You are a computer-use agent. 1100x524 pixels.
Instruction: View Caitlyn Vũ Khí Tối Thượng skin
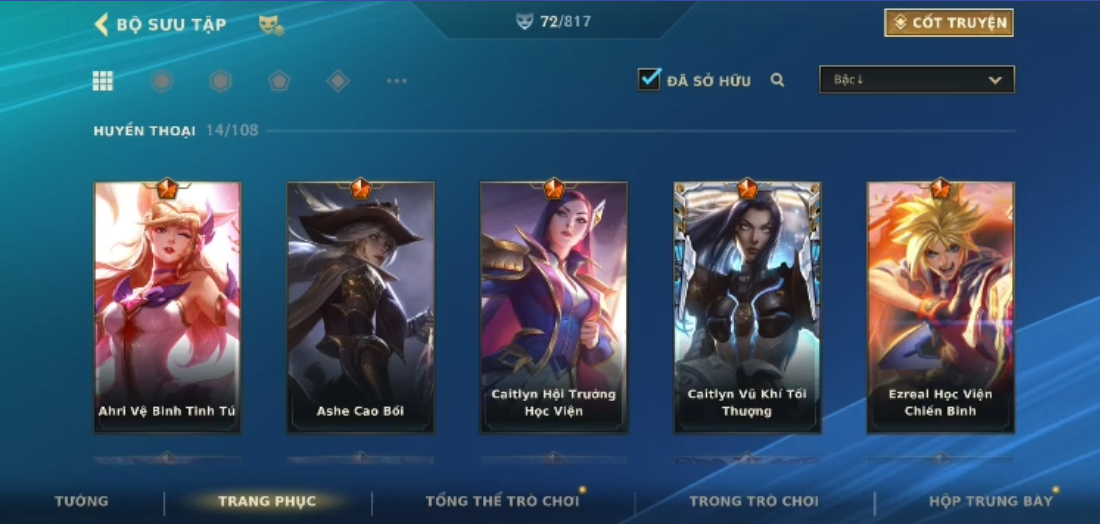747,307
